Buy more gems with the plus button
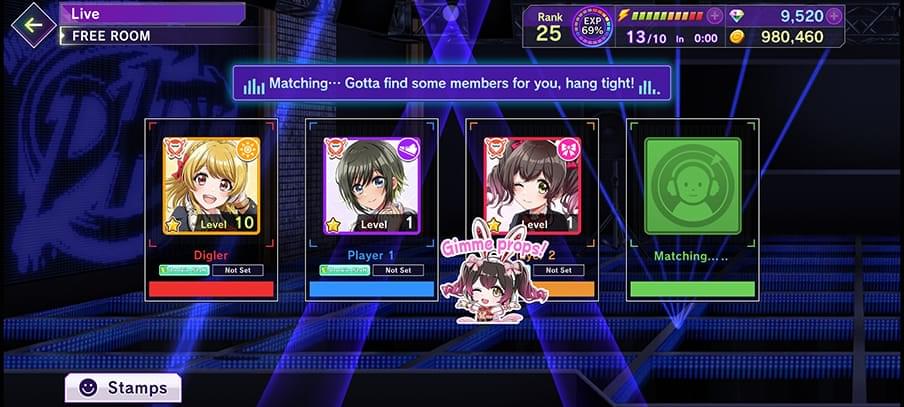Image resolution: width=904 pixels, height=407 pixels. (834, 16)
